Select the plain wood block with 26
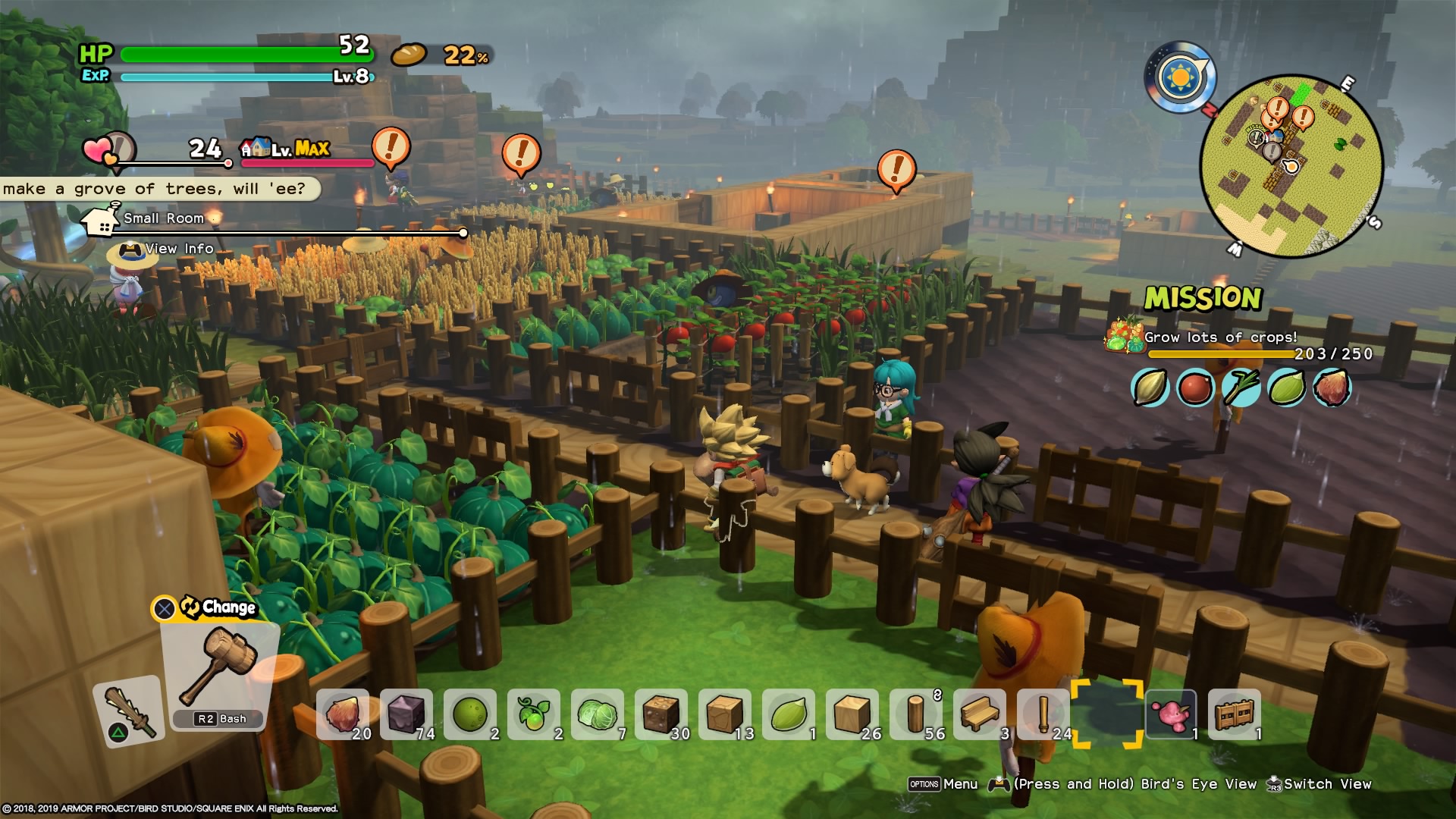The width and height of the screenshot is (1456, 819). point(853,714)
